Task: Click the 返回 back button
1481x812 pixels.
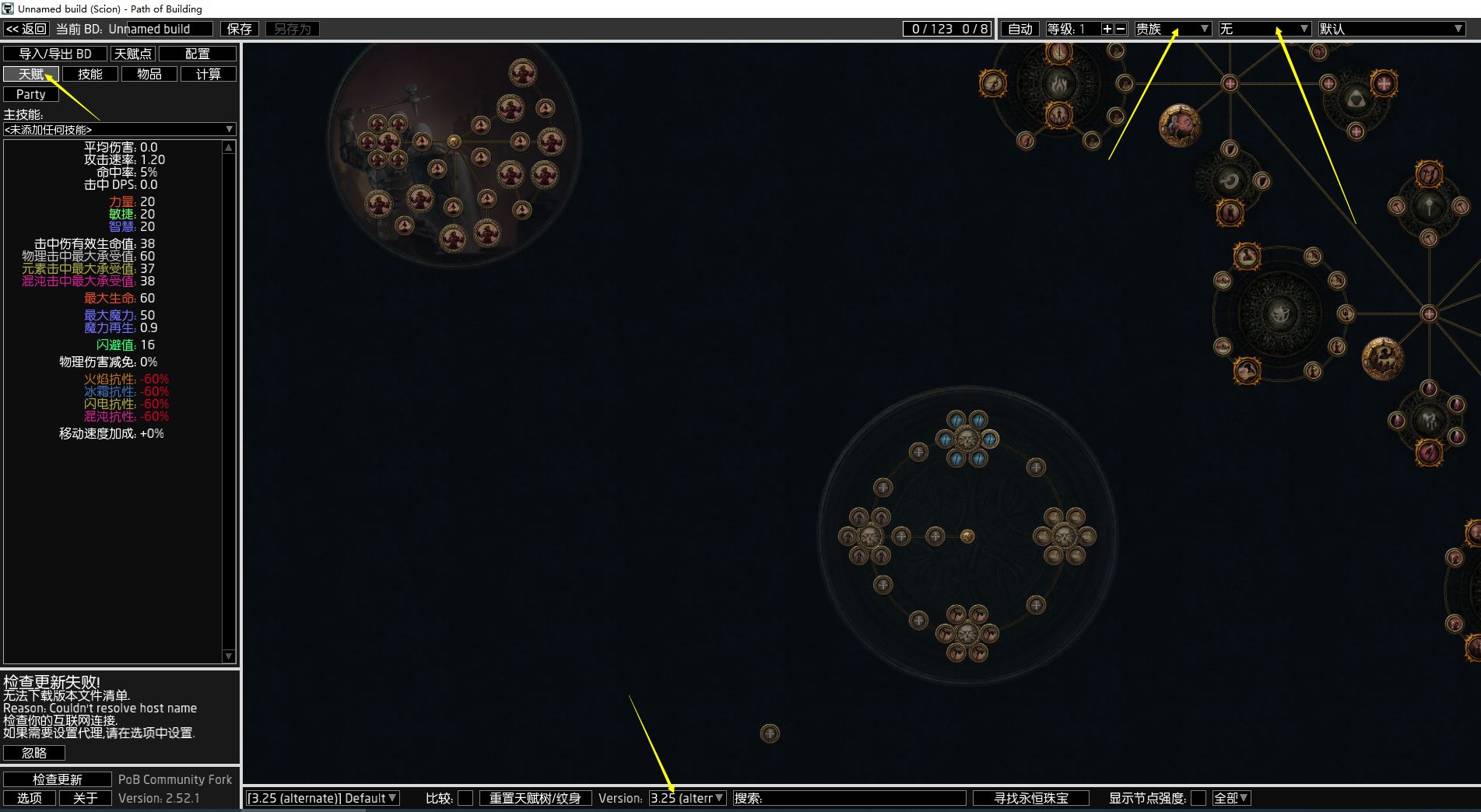Action: 26,29
